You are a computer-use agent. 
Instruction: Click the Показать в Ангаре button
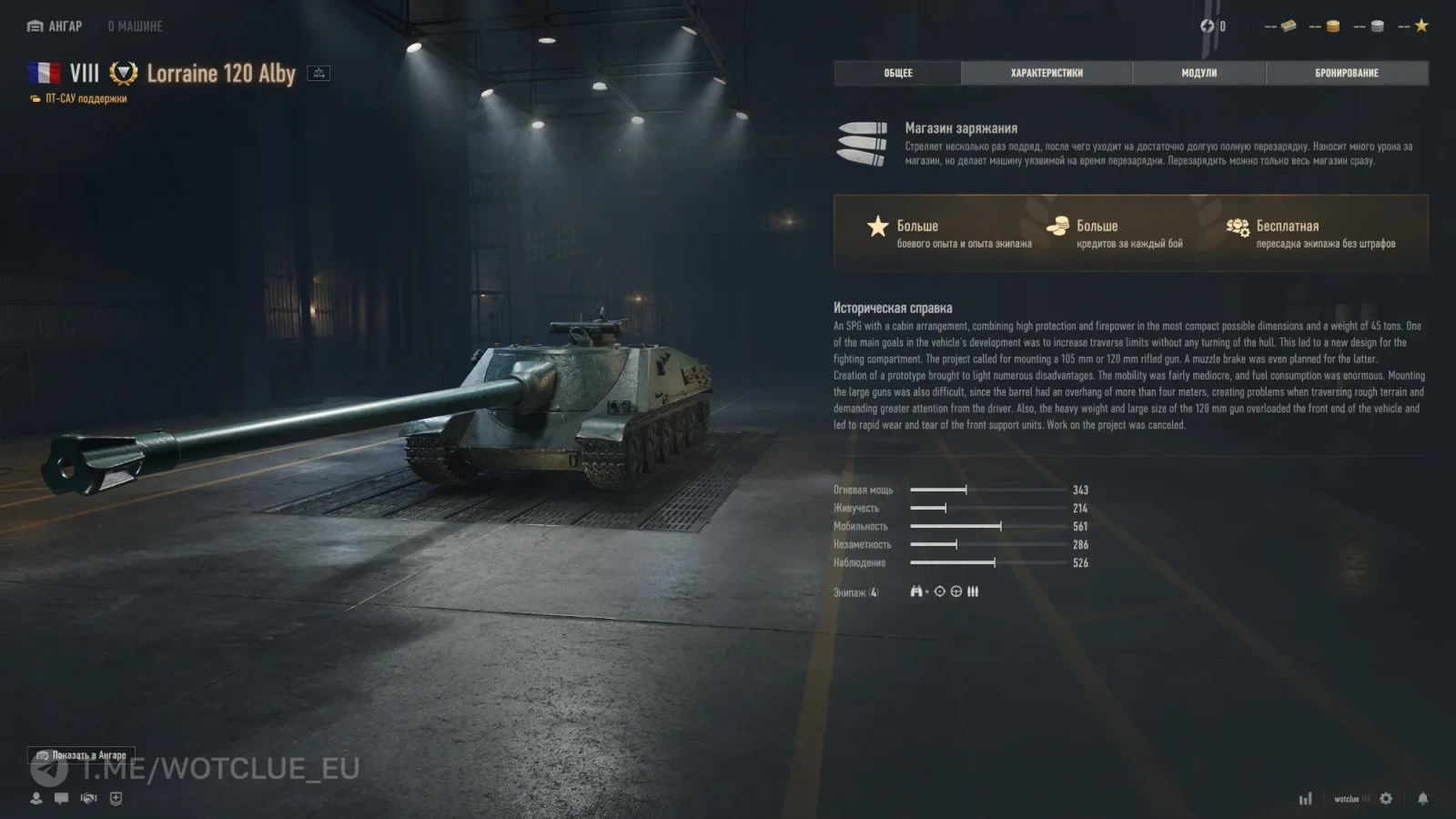pyautogui.click(x=81, y=755)
